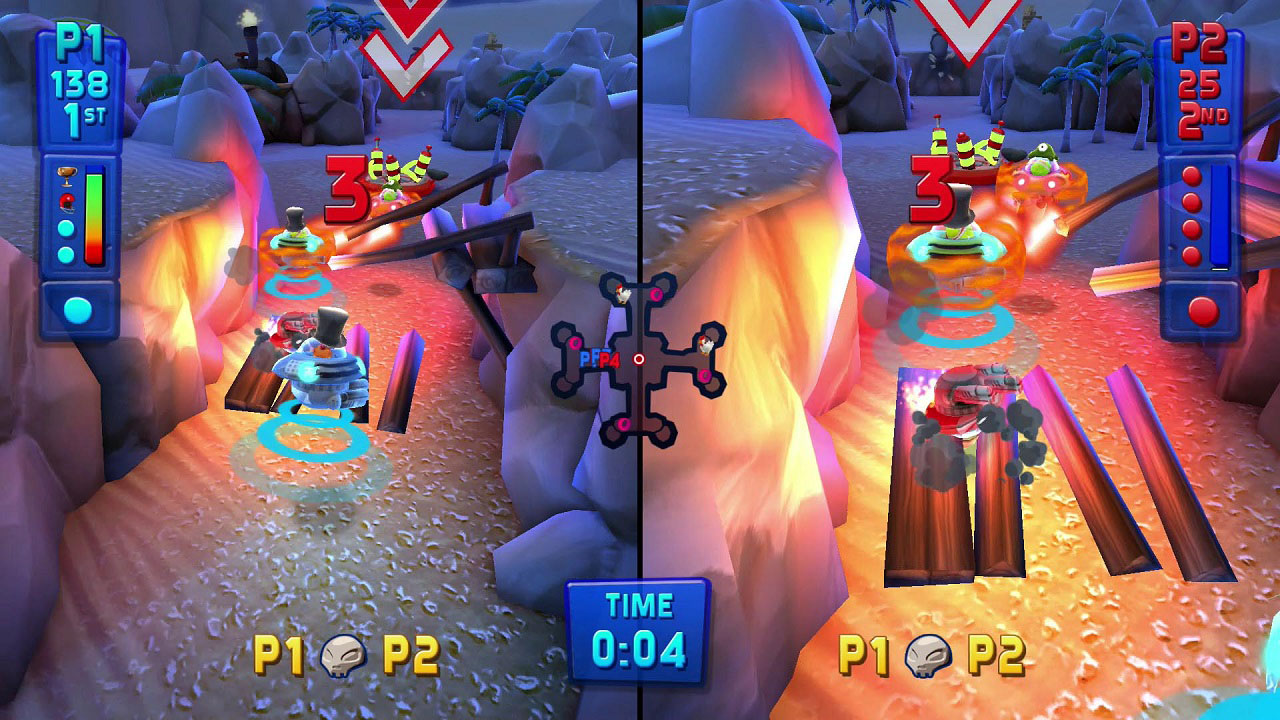
Task: Select the chicken icon at the top of the minimap
Action: pos(622,294)
